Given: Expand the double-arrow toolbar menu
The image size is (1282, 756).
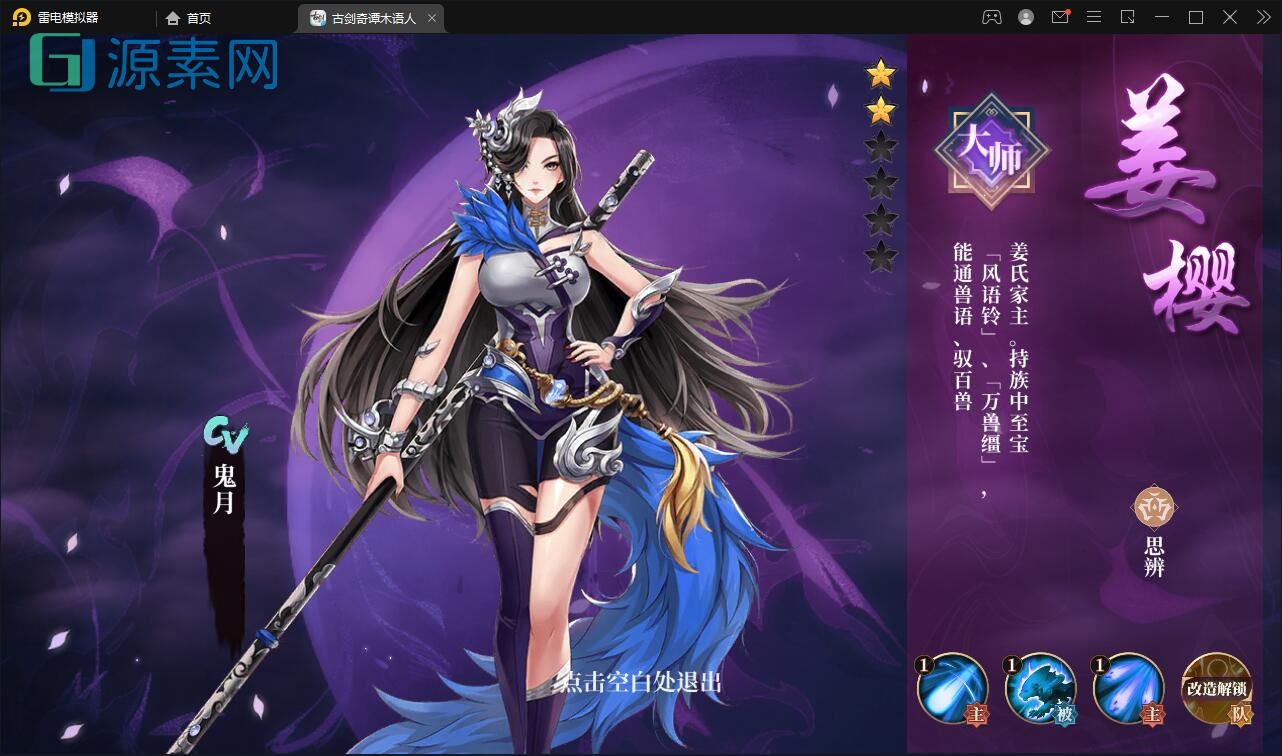Looking at the screenshot, I should click(1262, 17).
